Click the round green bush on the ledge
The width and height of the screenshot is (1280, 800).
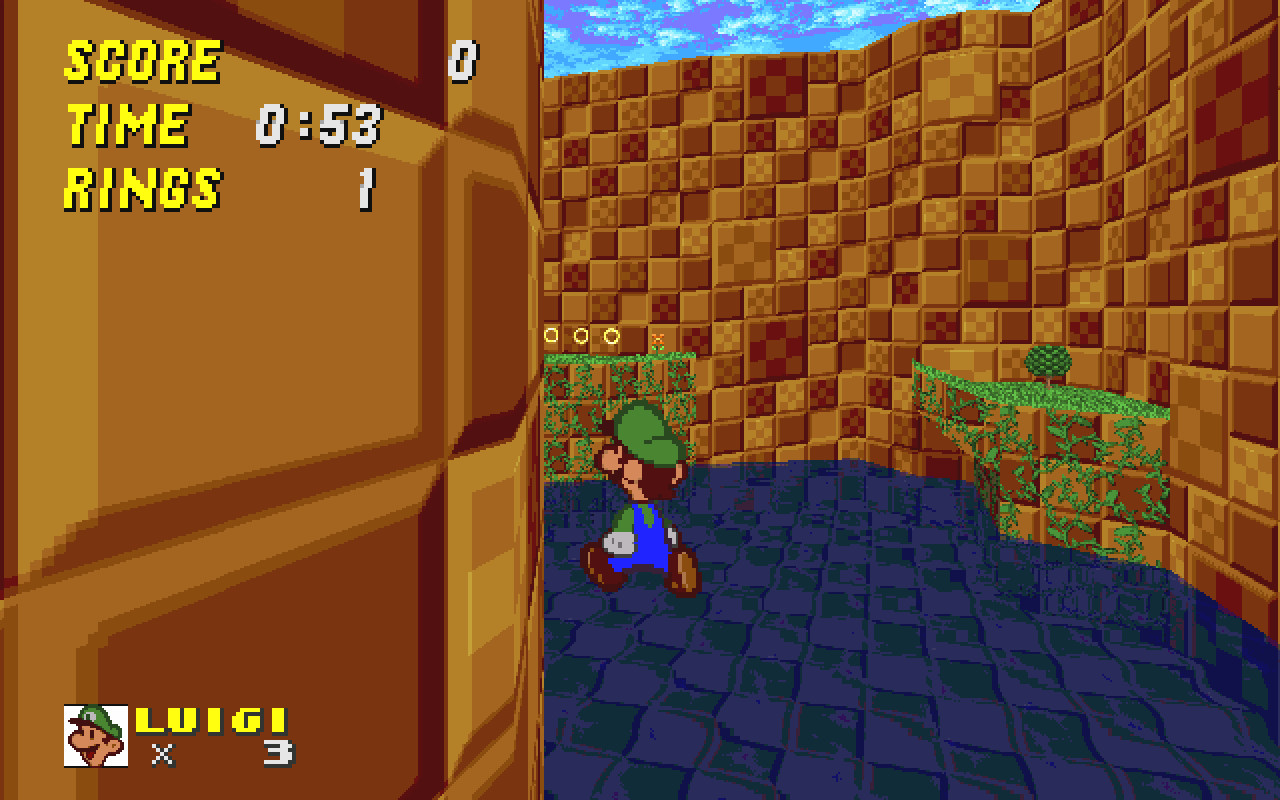(1046, 358)
